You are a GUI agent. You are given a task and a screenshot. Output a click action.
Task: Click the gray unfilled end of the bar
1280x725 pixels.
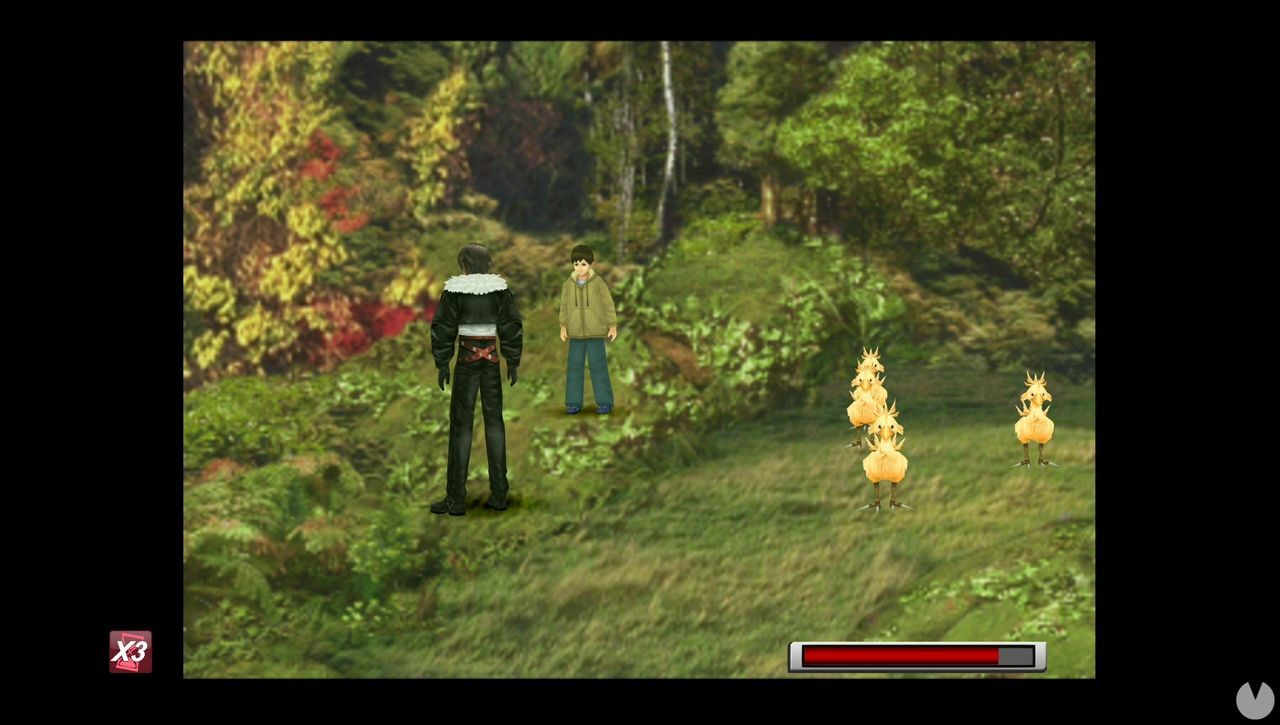coord(1015,657)
